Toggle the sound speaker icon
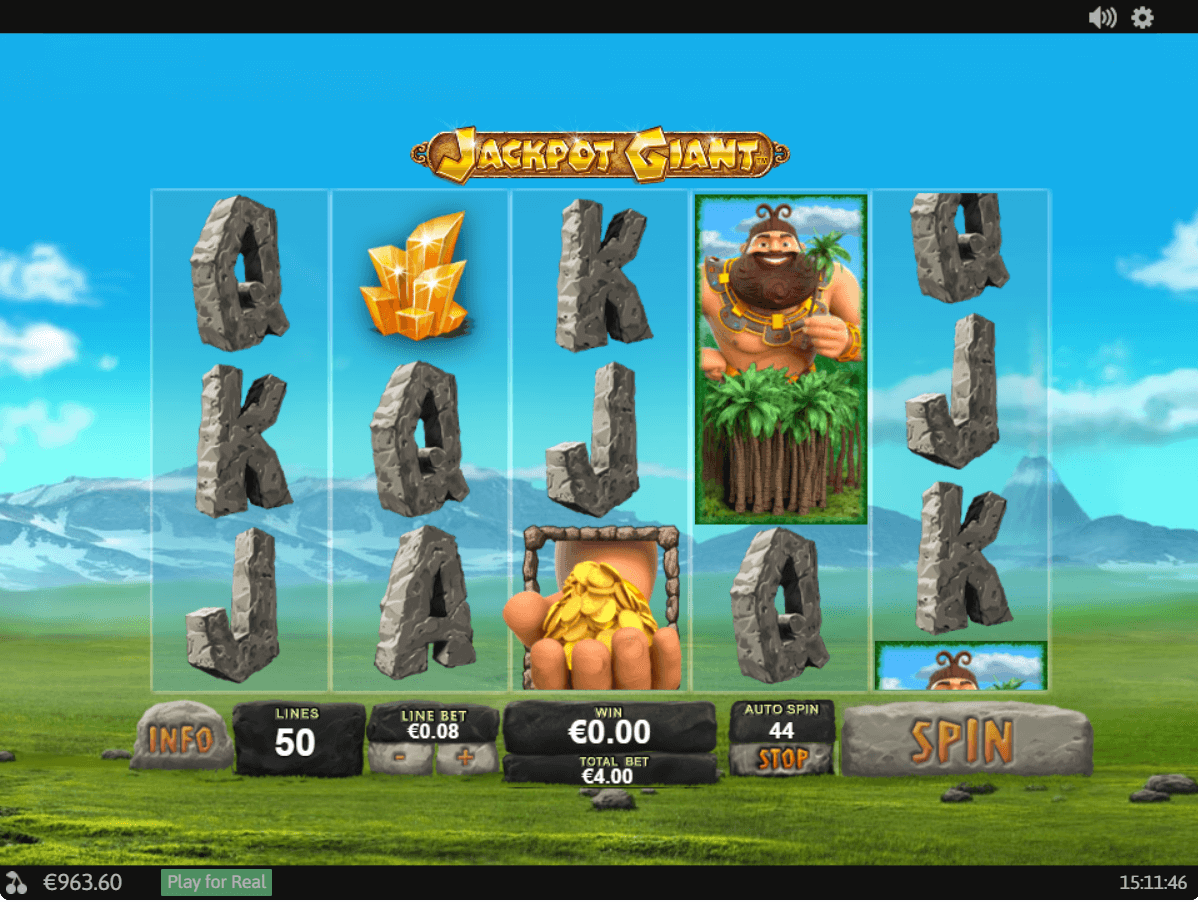Image resolution: width=1198 pixels, height=902 pixels. point(1102,17)
